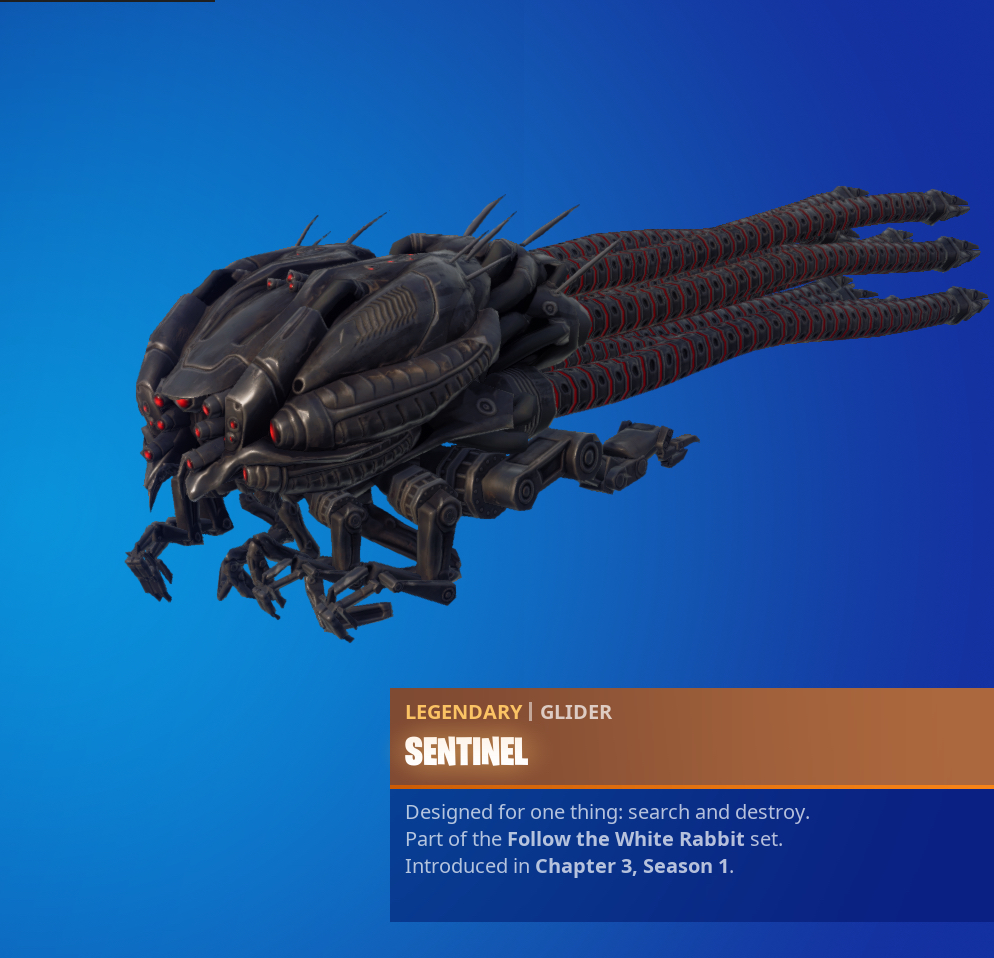Open the Follow the White Rabbit set link
Image resolution: width=994 pixels, height=958 pixels.
pos(626,839)
